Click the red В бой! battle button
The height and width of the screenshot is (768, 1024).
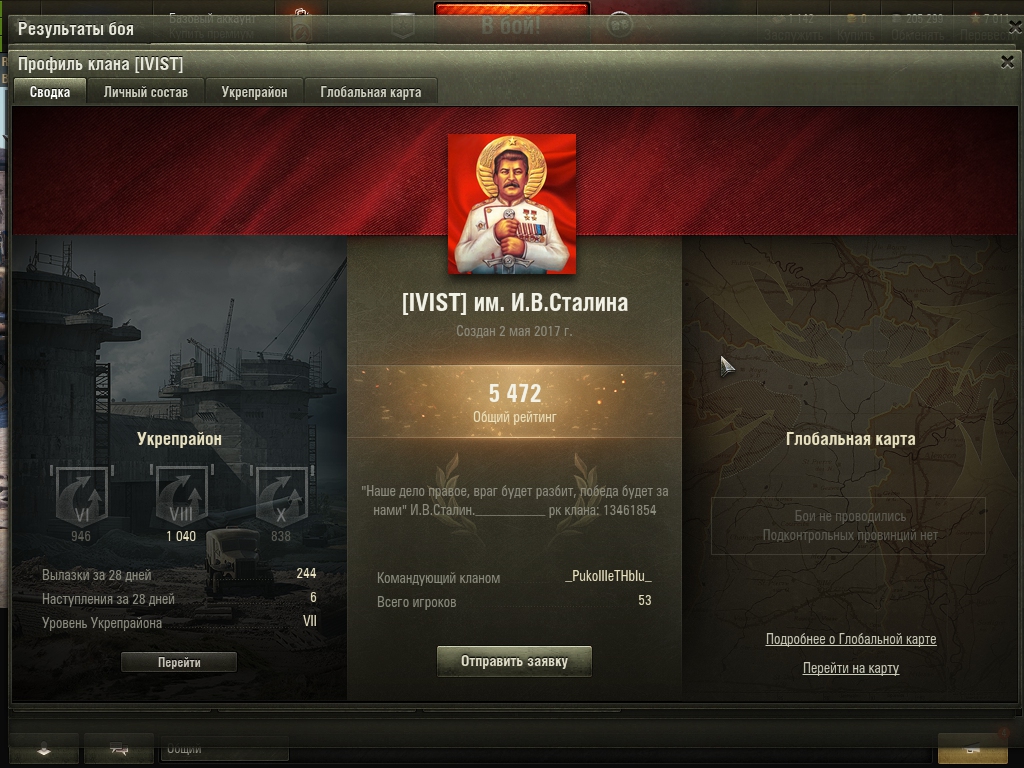click(x=511, y=24)
